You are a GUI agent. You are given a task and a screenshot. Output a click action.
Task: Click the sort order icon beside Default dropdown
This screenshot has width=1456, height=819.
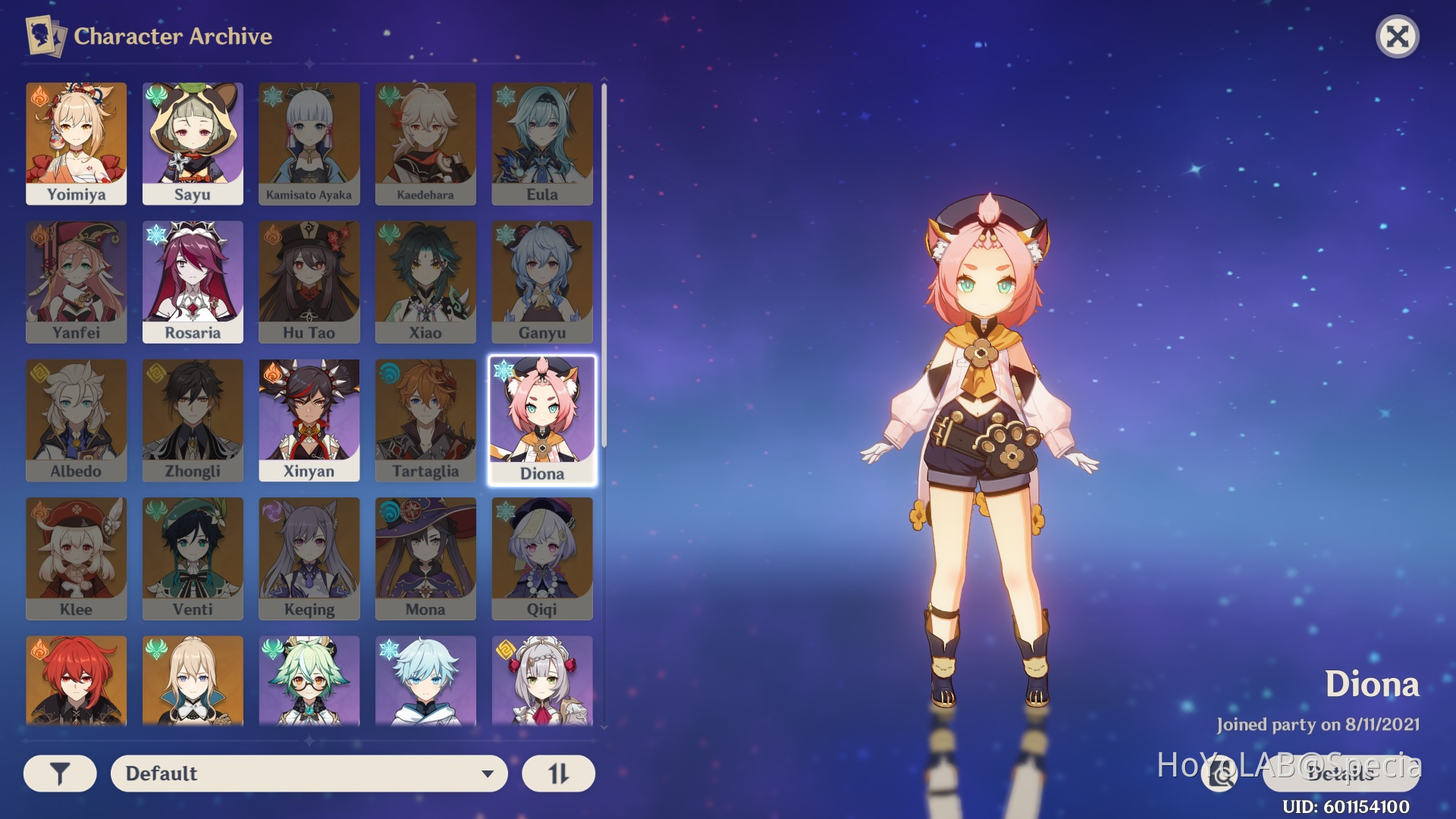(558, 773)
